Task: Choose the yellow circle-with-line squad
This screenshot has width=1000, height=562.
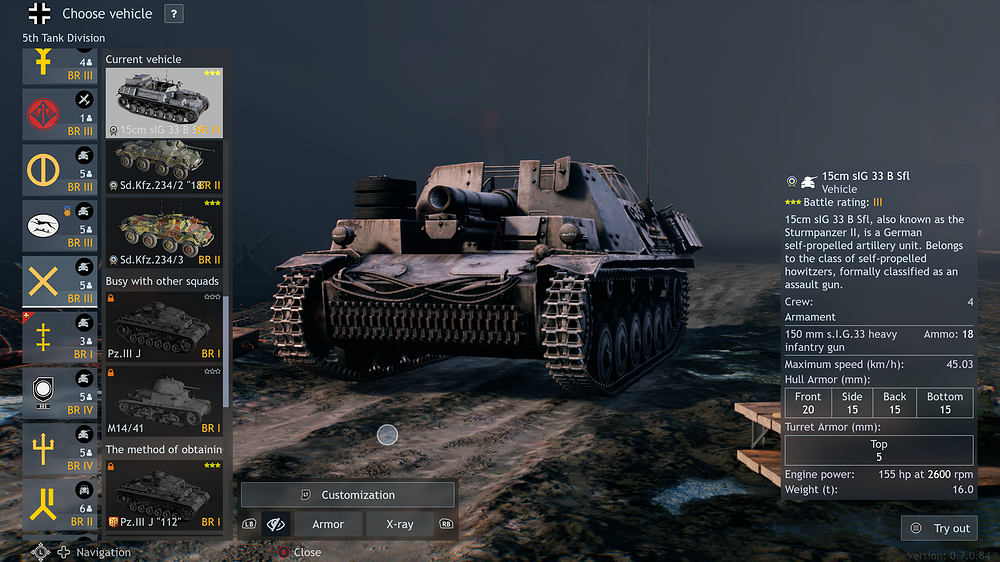Action: coord(60,170)
